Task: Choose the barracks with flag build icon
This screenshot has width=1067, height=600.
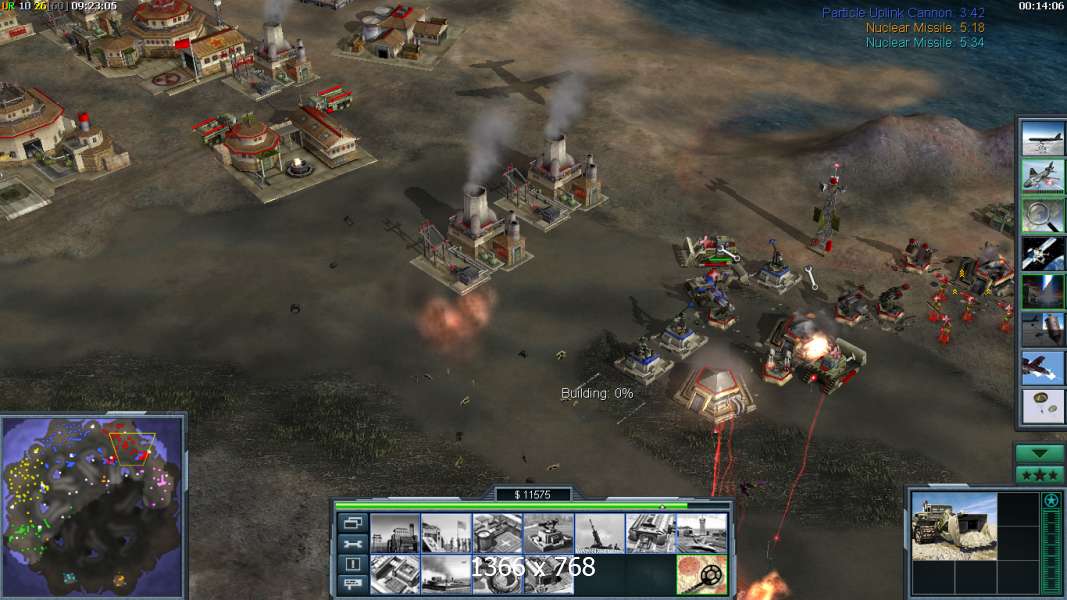Action: pyautogui.click(x=446, y=533)
